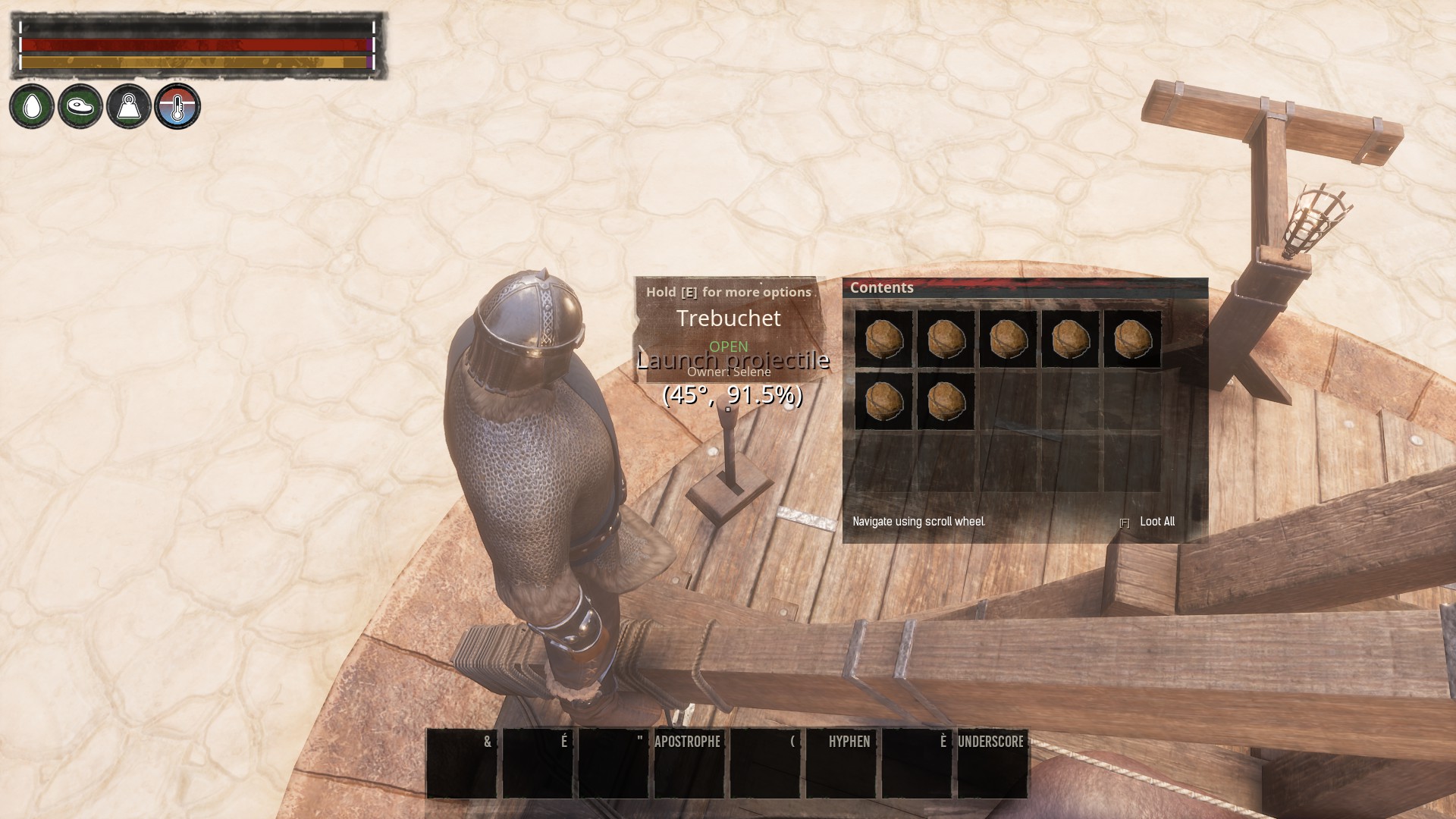This screenshot has width=1456, height=819.
Task: Select the thirst water drop icon
Action: pos(32,106)
